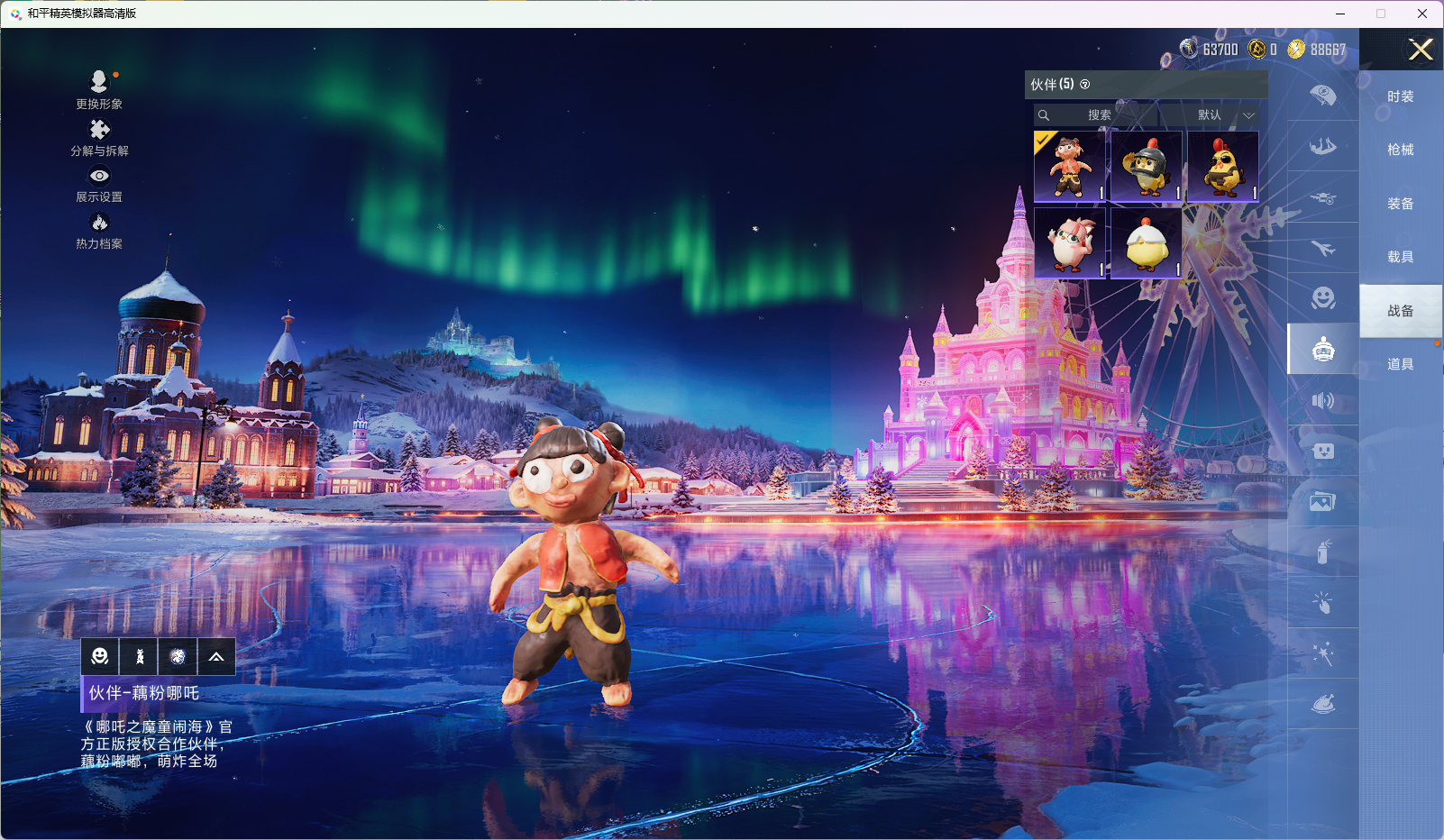Open 更换形象 to change appearance
1444x840 pixels.
pyautogui.click(x=99, y=88)
